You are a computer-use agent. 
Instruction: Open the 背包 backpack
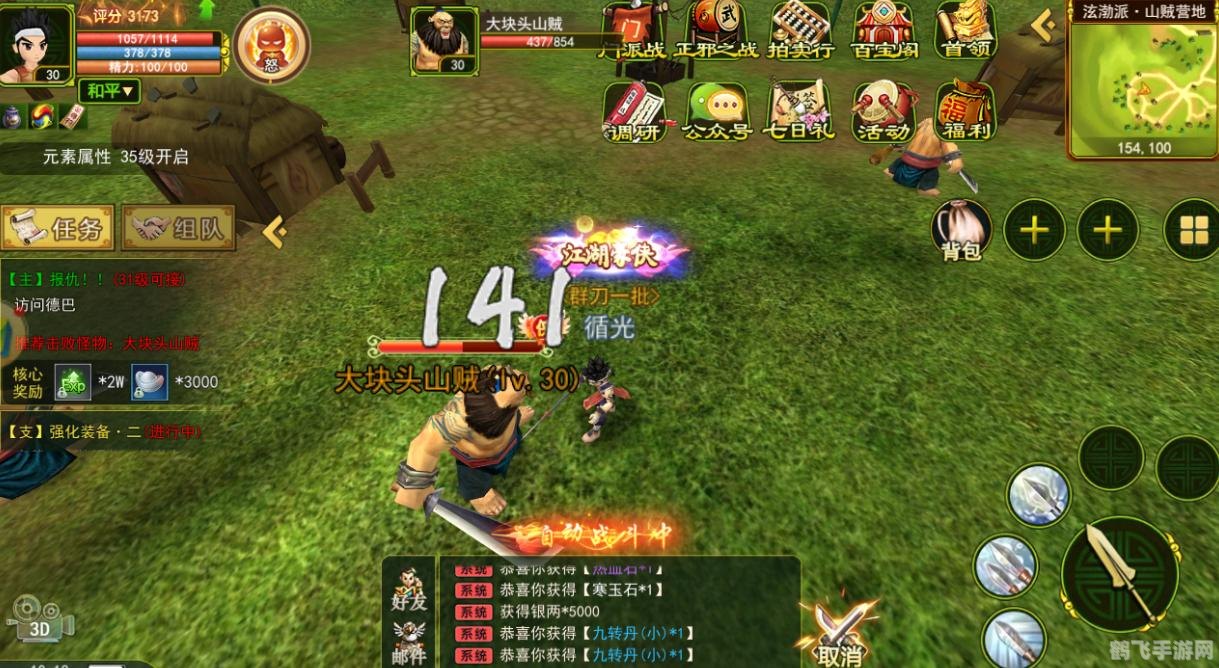click(961, 230)
